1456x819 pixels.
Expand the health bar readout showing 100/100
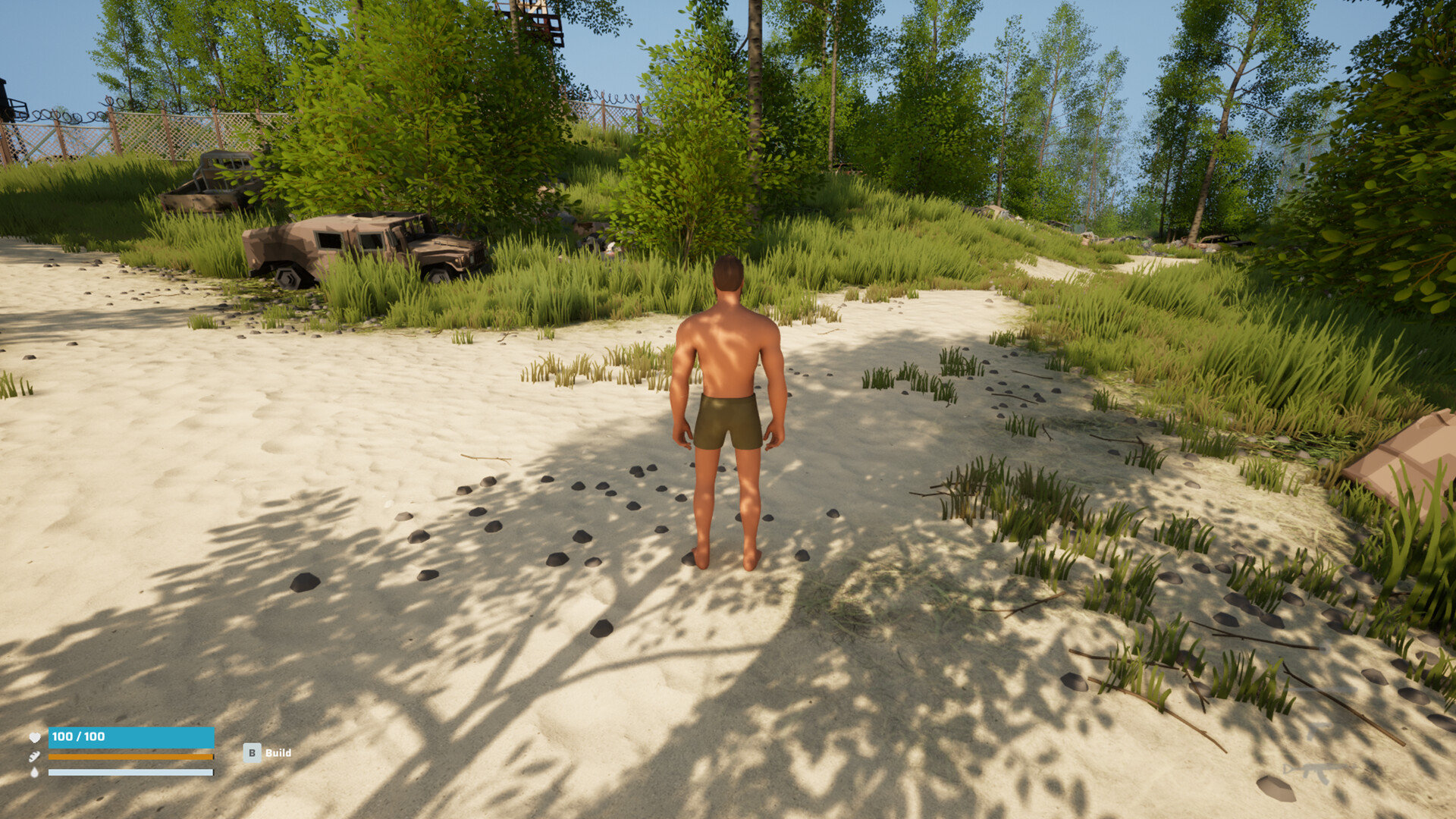78,736
